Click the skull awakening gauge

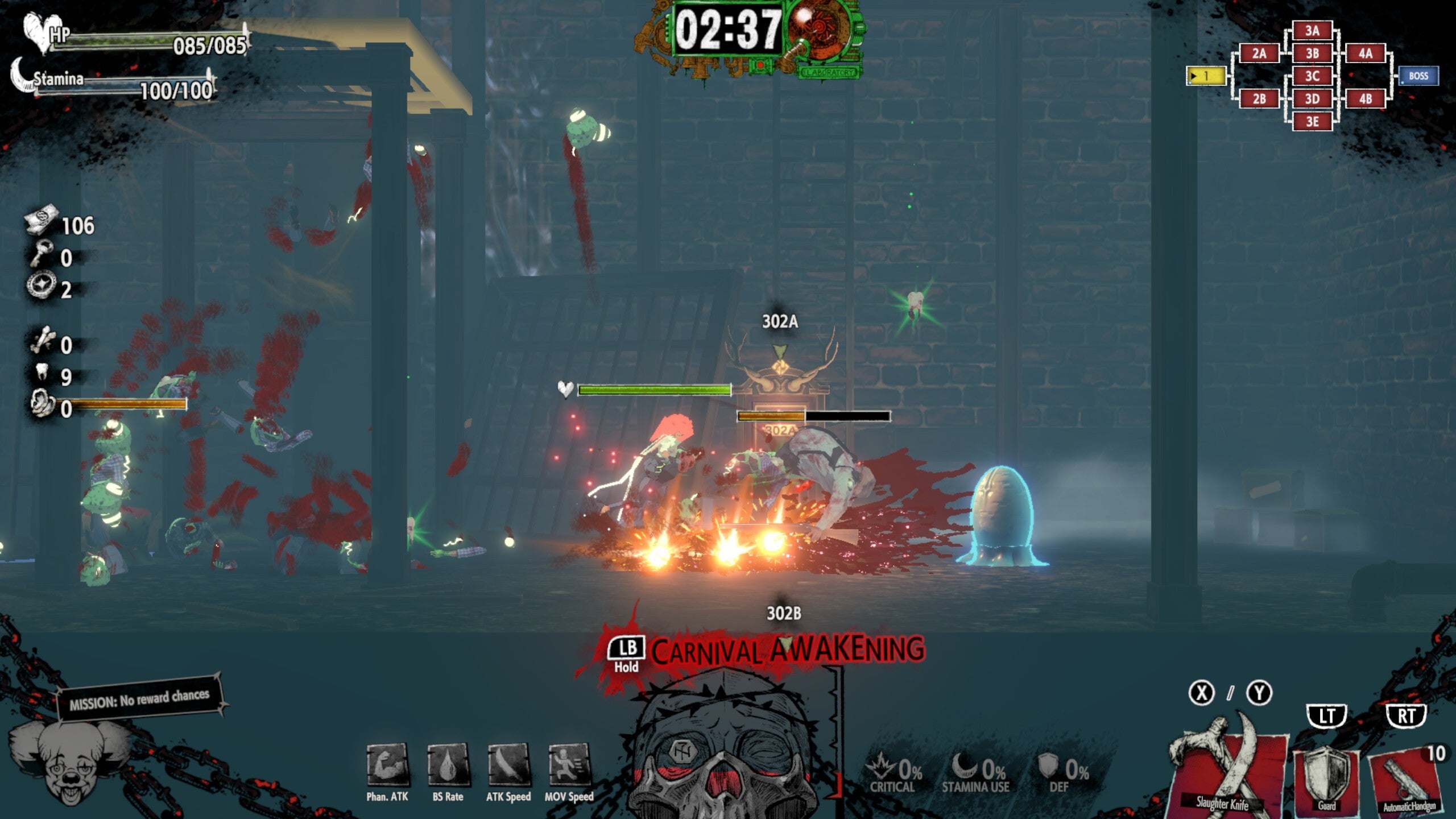(725, 751)
